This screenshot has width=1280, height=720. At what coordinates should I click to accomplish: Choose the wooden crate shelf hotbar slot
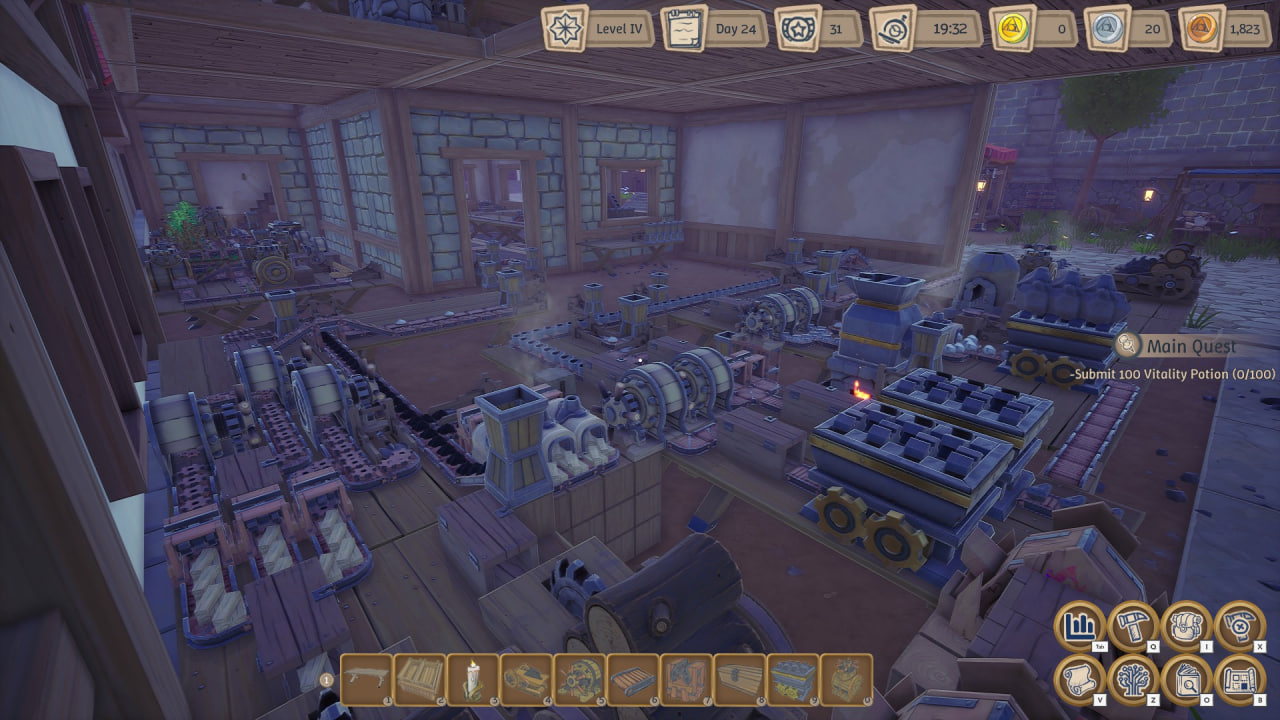420,680
